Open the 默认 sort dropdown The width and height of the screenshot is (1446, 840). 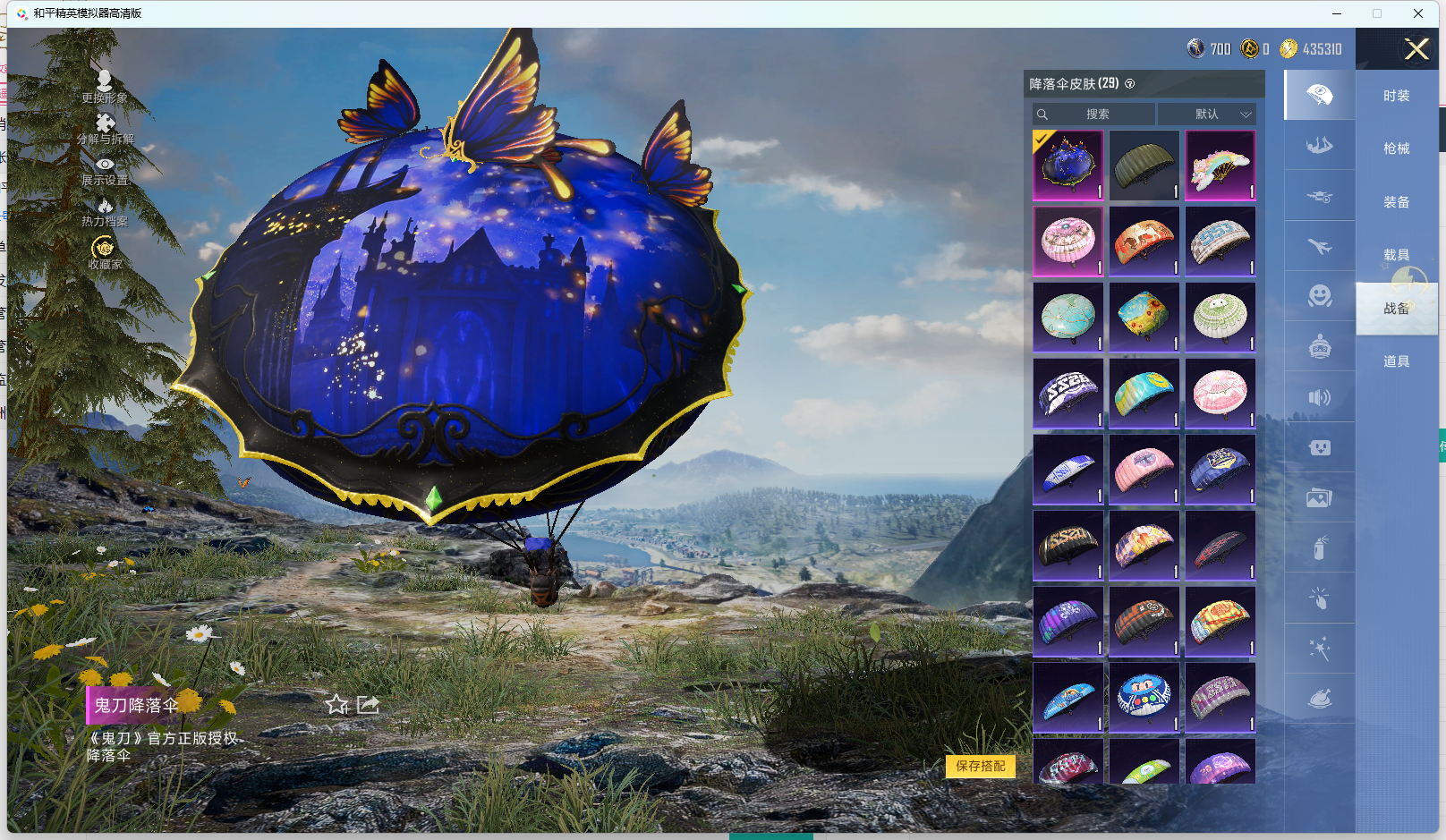(x=1207, y=115)
